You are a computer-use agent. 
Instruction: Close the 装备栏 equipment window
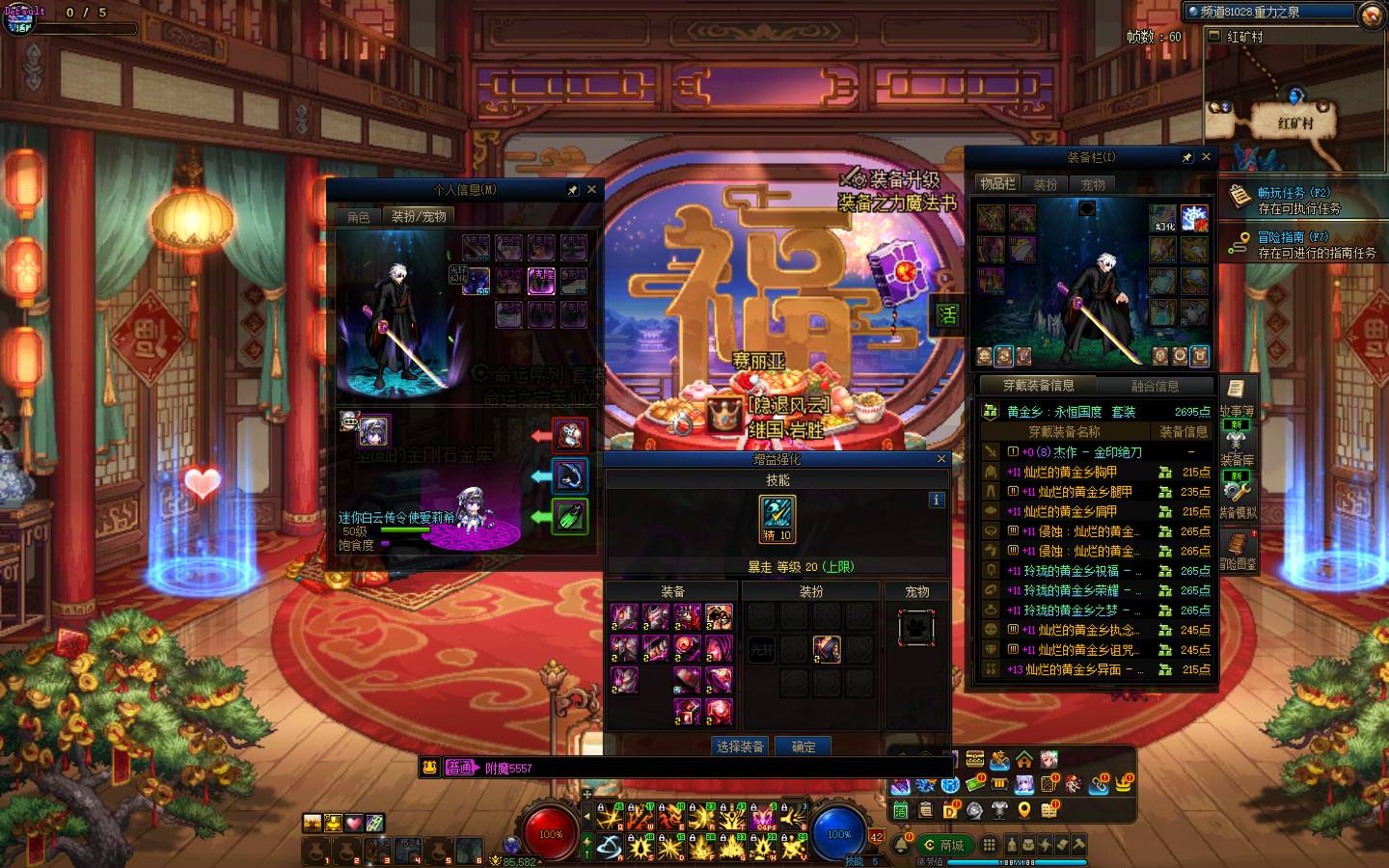[x=1206, y=157]
